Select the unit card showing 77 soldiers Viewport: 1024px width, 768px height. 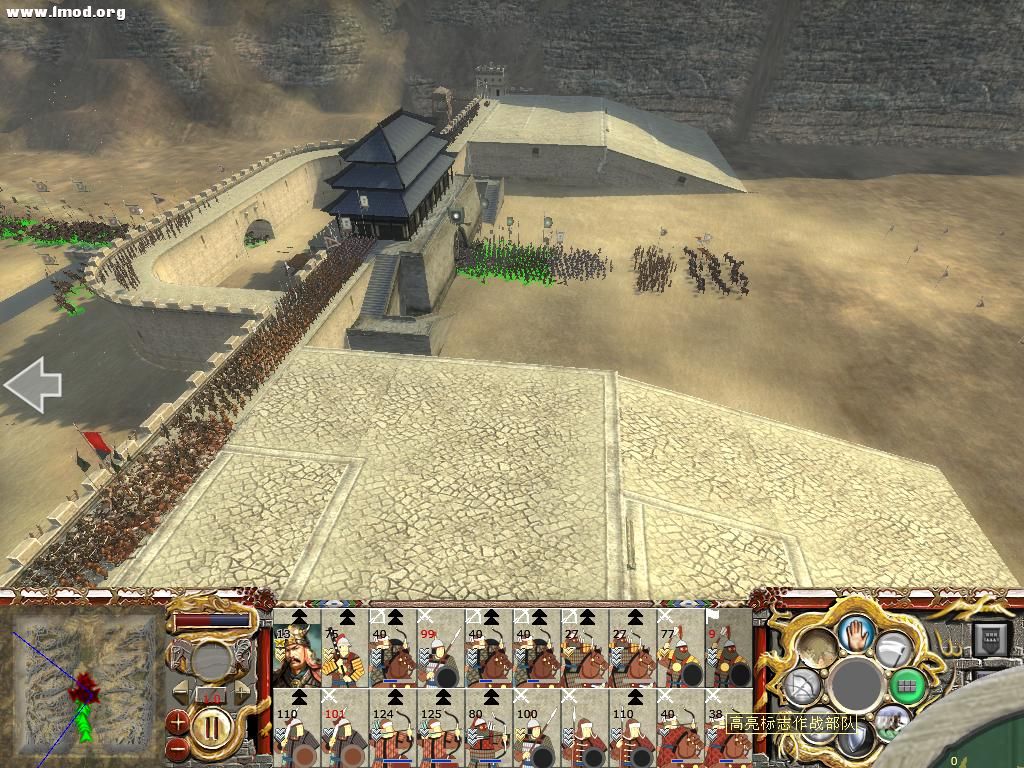pos(680,648)
